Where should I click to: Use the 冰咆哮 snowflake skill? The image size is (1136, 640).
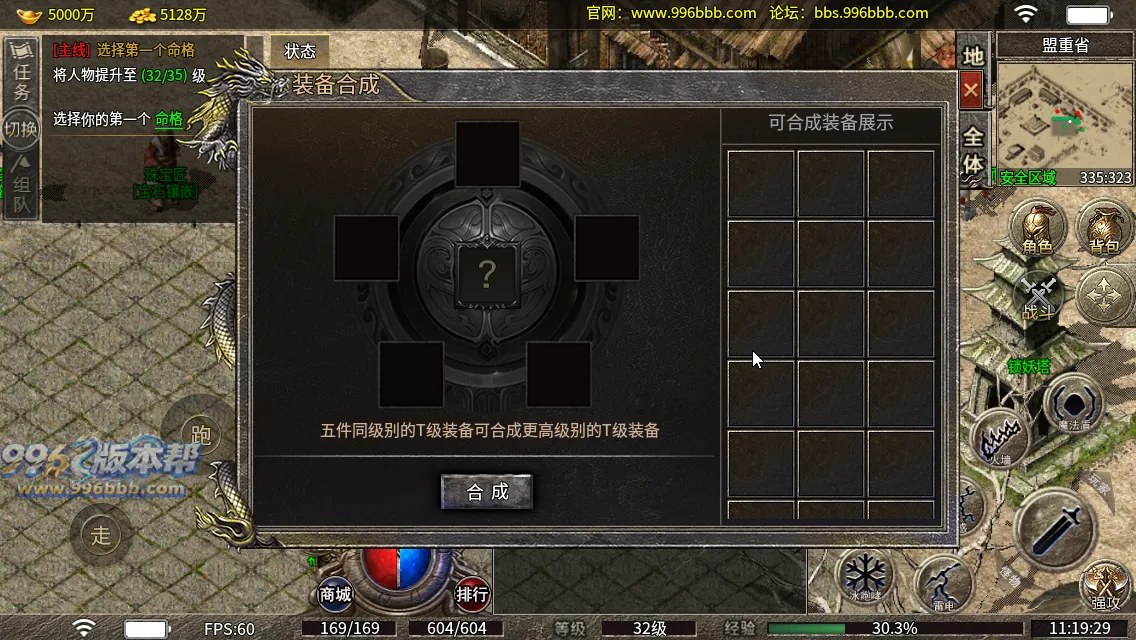864,577
